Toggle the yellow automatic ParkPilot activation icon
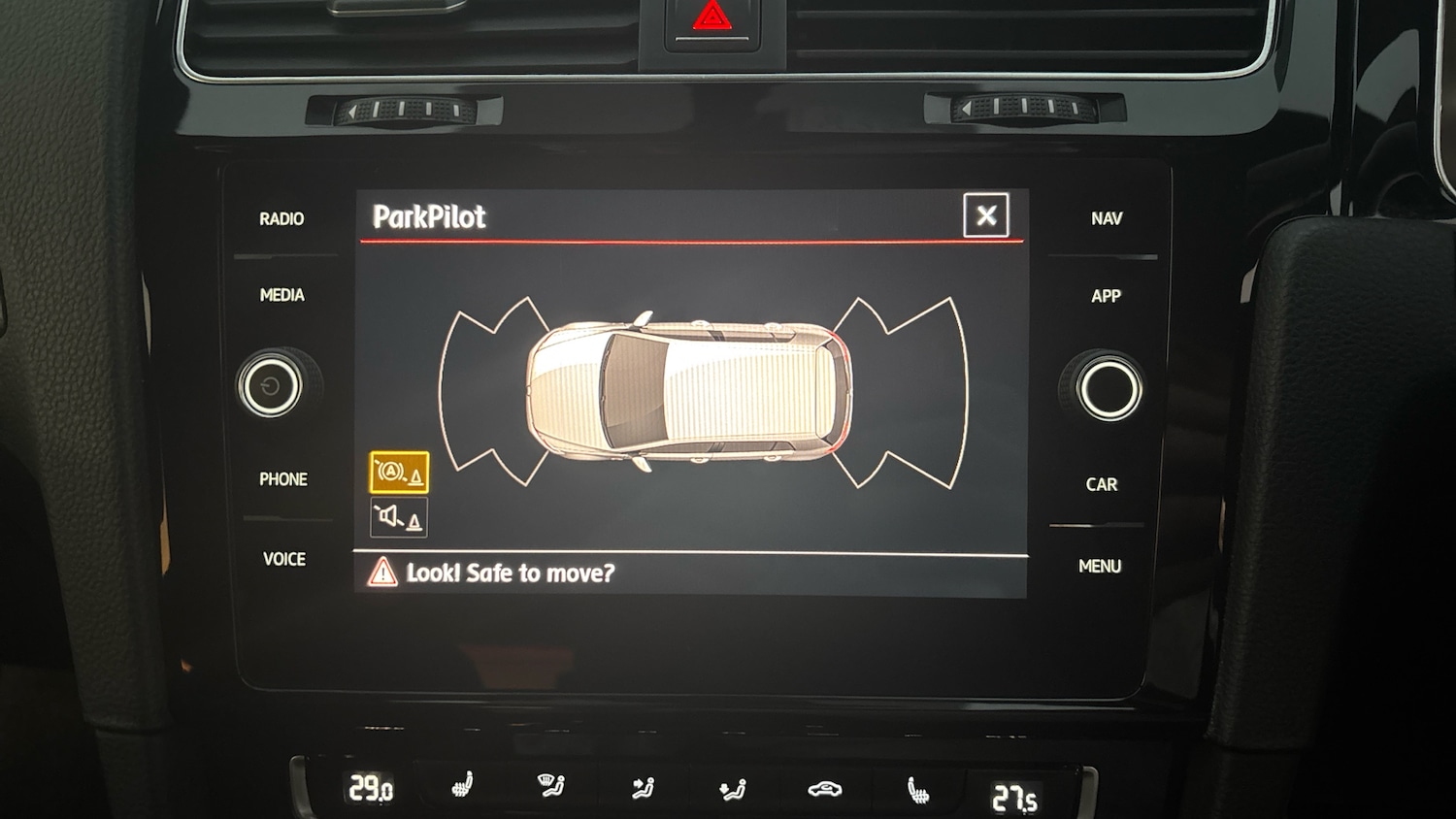1456x819 pixels. (399, 473)
